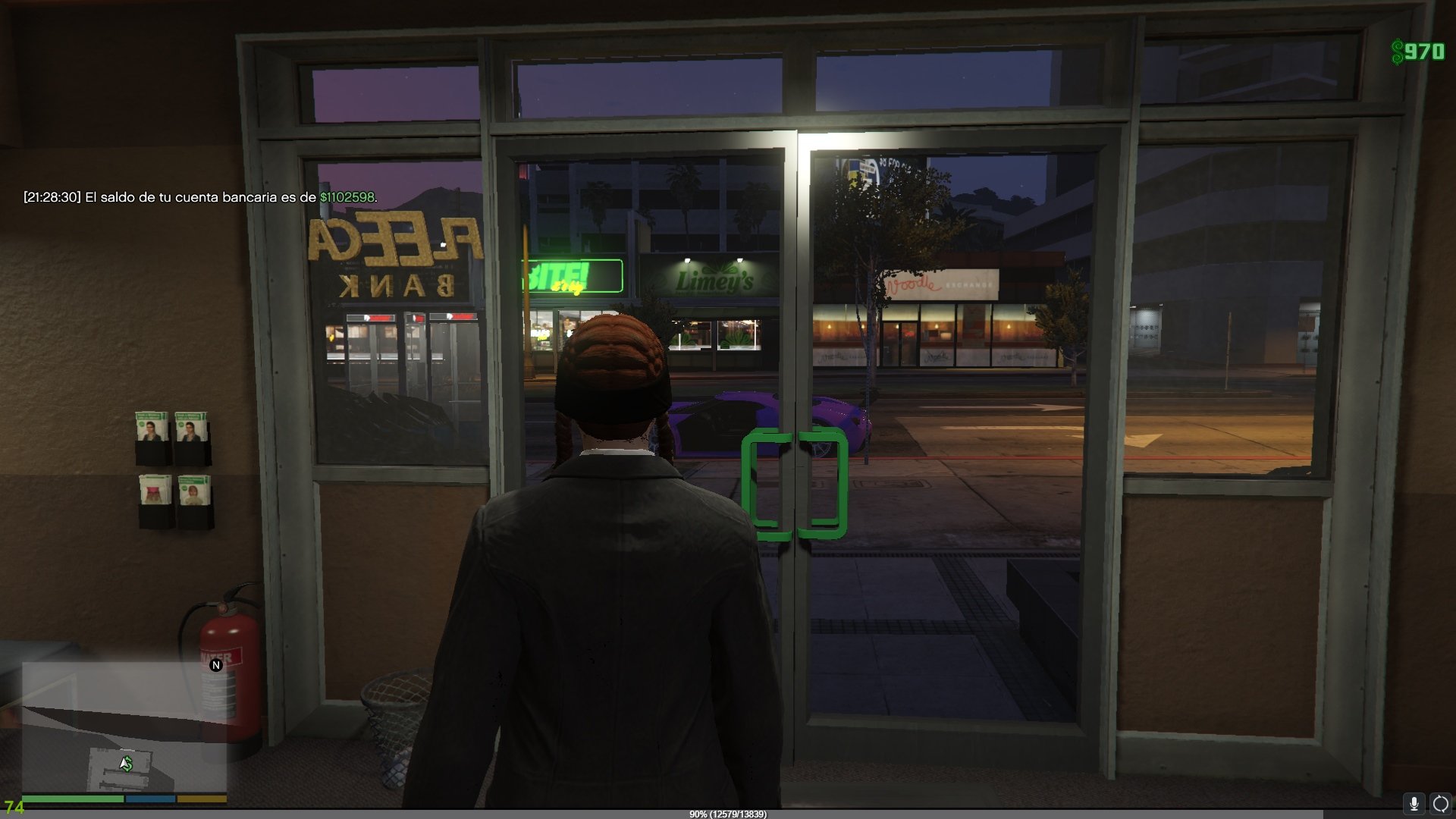Click the north compass indicator on minimap
This screenshot has width=1456, height=819.
click(216, 665)
